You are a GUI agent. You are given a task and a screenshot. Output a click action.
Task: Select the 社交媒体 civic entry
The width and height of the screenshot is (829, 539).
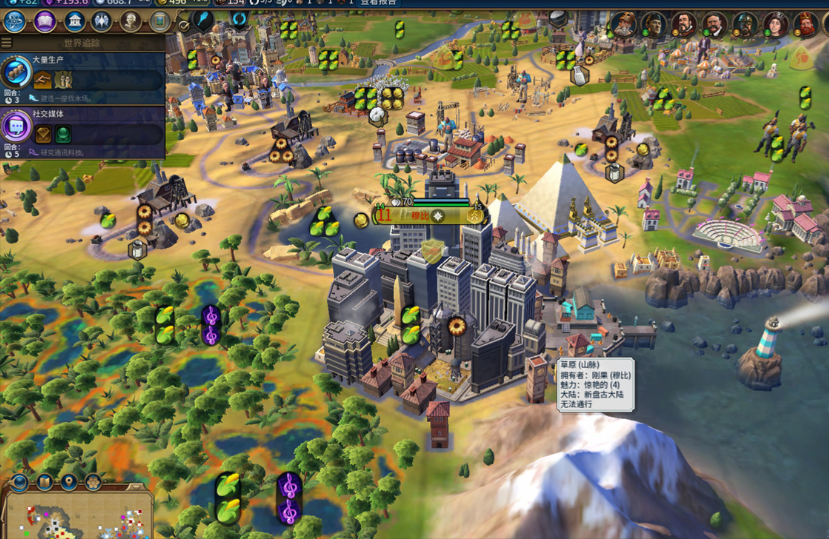click(x=82, y=130)
